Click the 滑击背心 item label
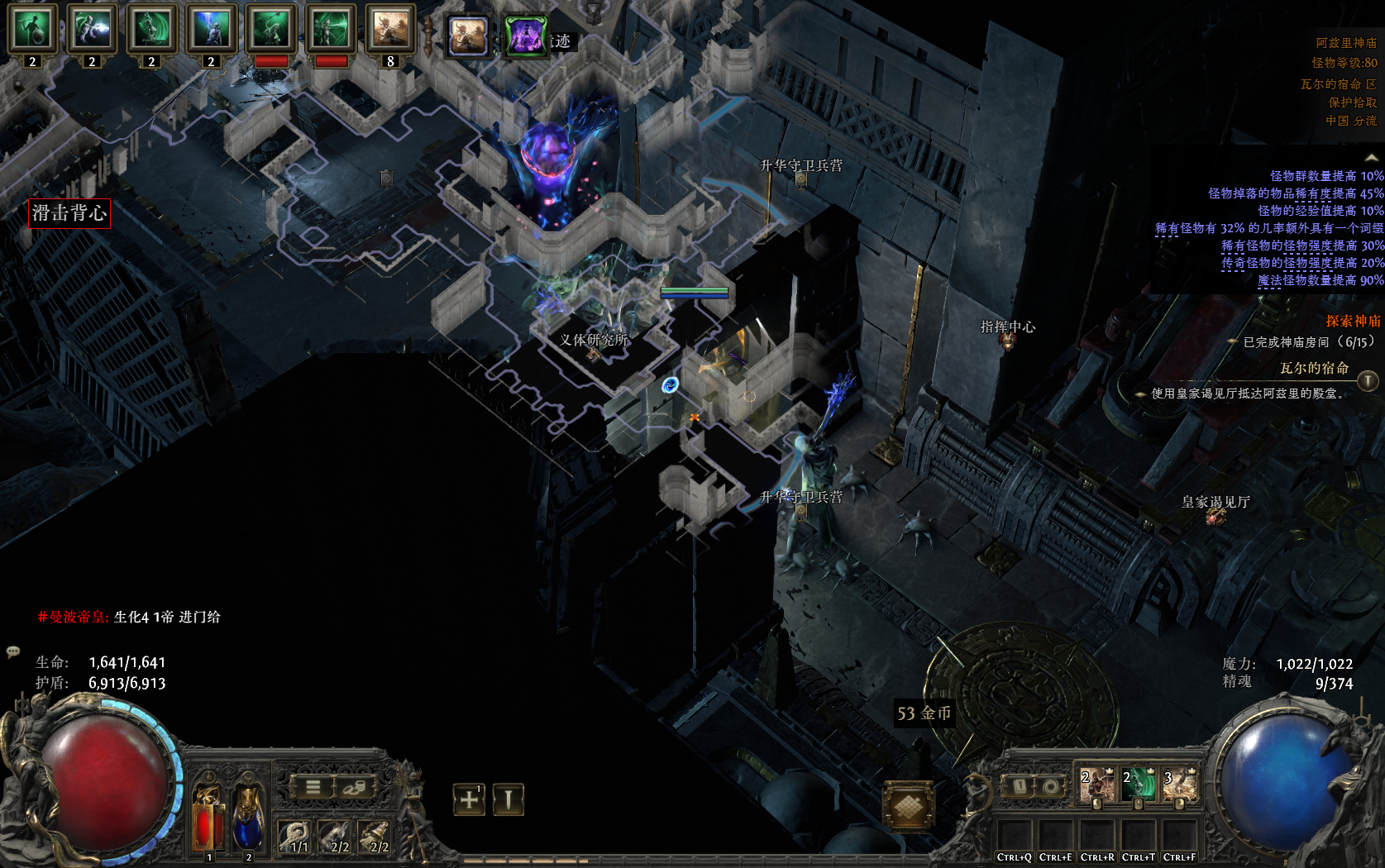Screen dimensions: 1385x868 [x=69, y=213]
